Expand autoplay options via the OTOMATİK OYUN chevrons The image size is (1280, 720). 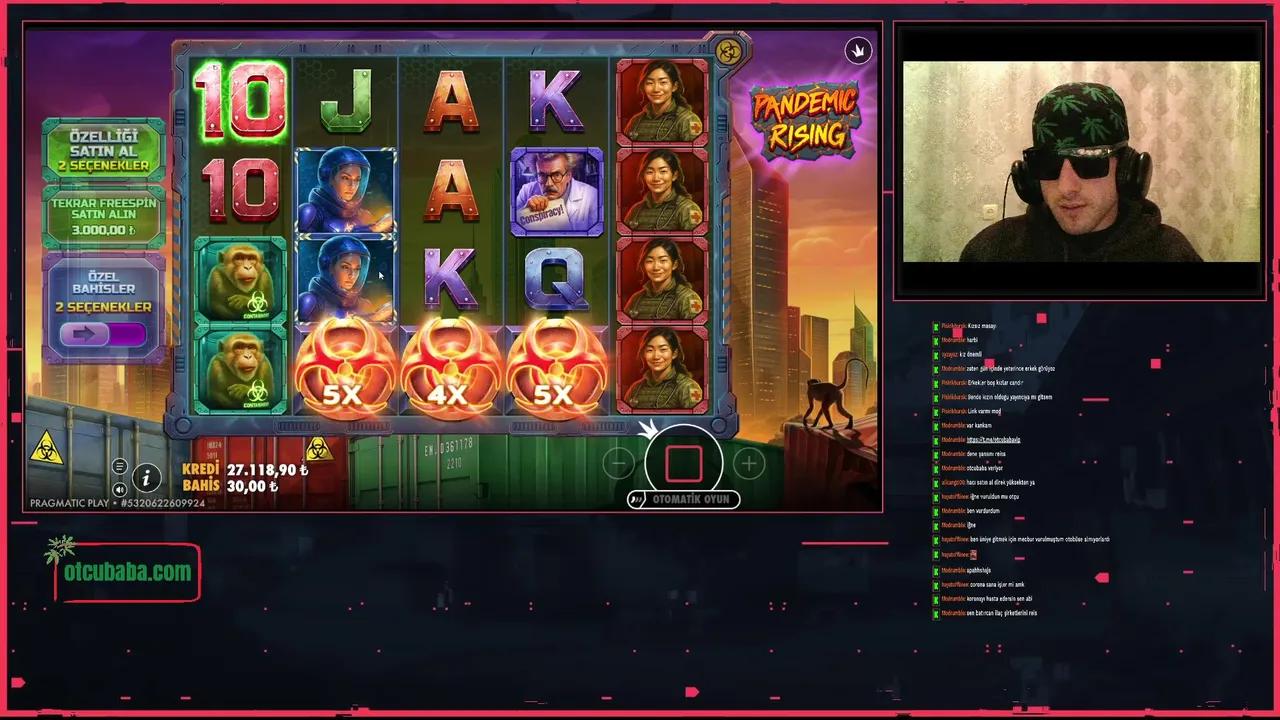(637, 499)
